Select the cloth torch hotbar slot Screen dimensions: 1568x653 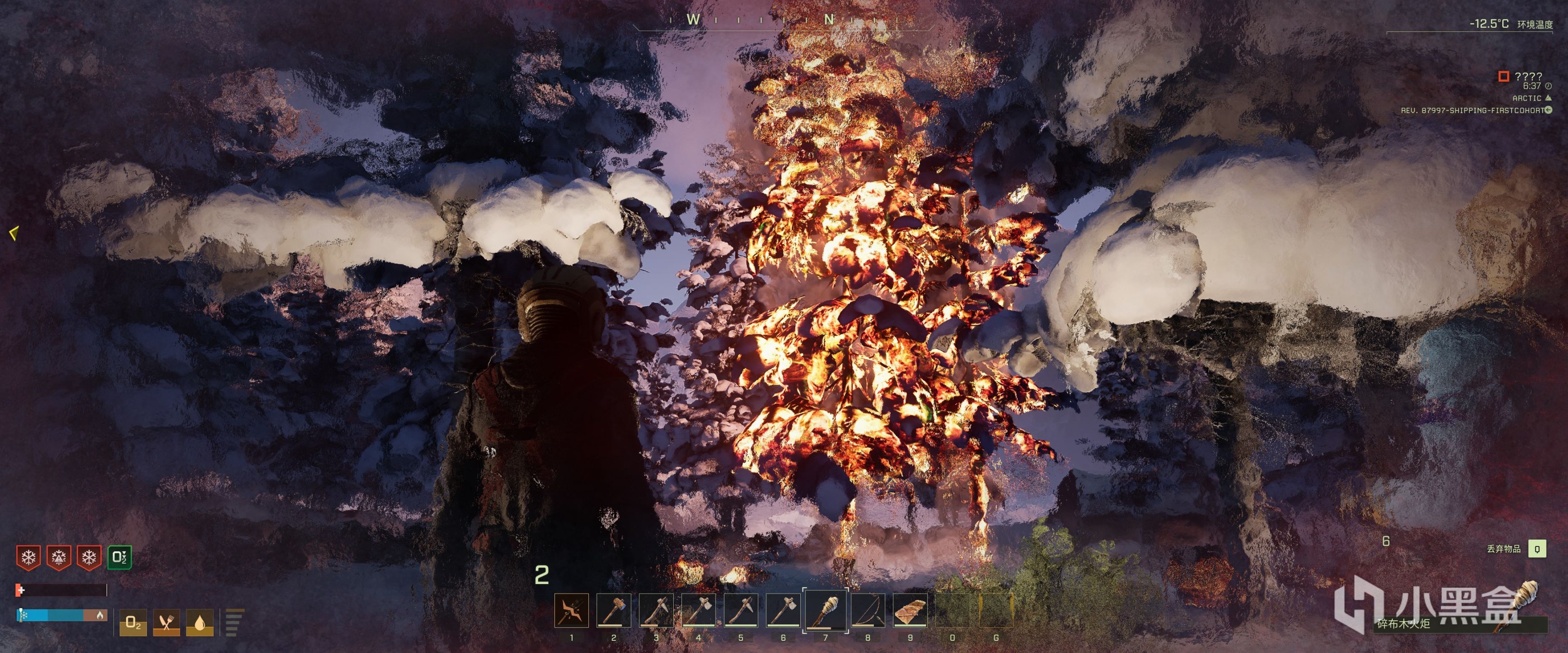(x=825, y=610)
